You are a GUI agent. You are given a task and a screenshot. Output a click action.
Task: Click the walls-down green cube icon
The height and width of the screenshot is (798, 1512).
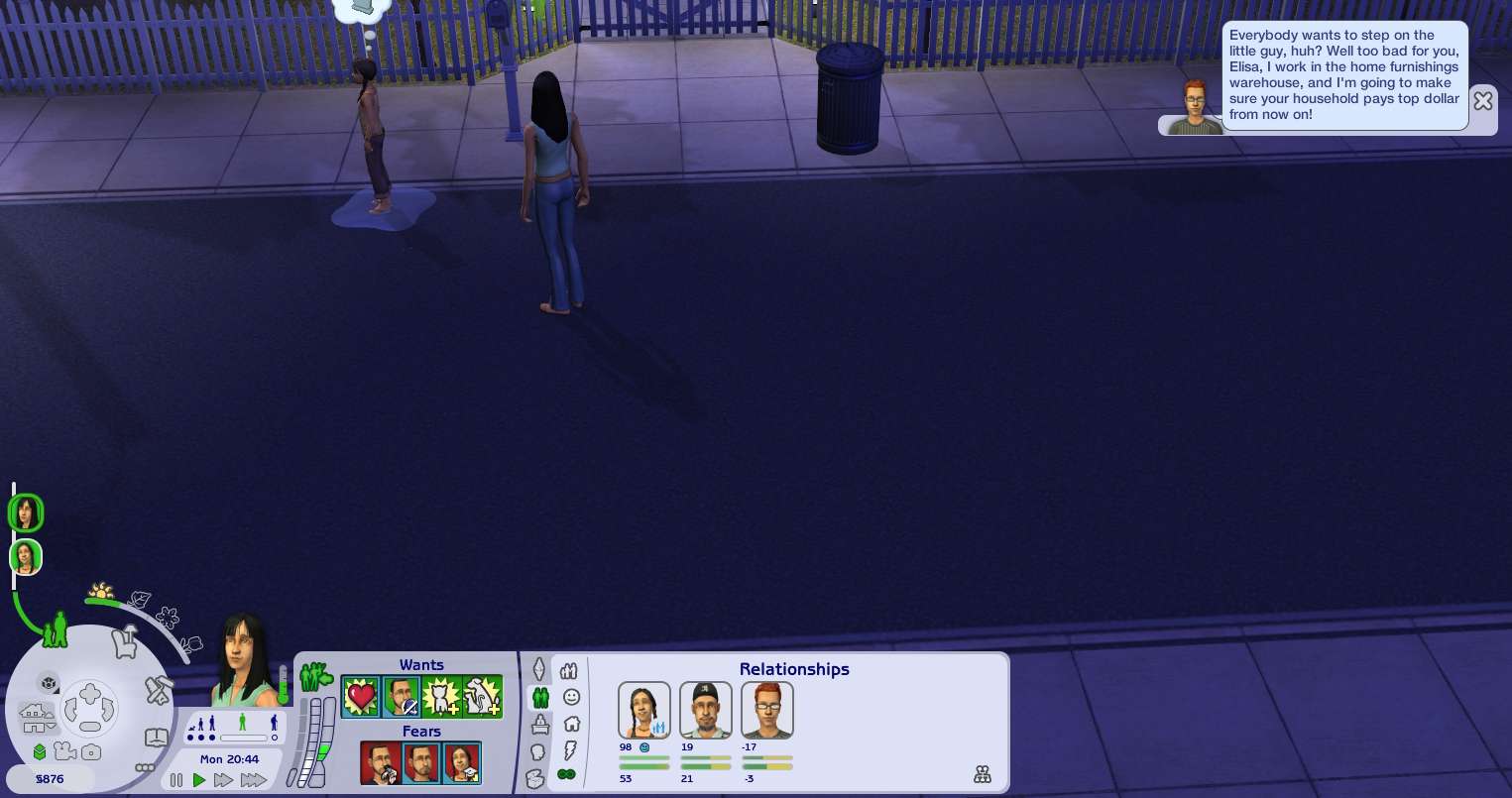[x=40, y=751]
